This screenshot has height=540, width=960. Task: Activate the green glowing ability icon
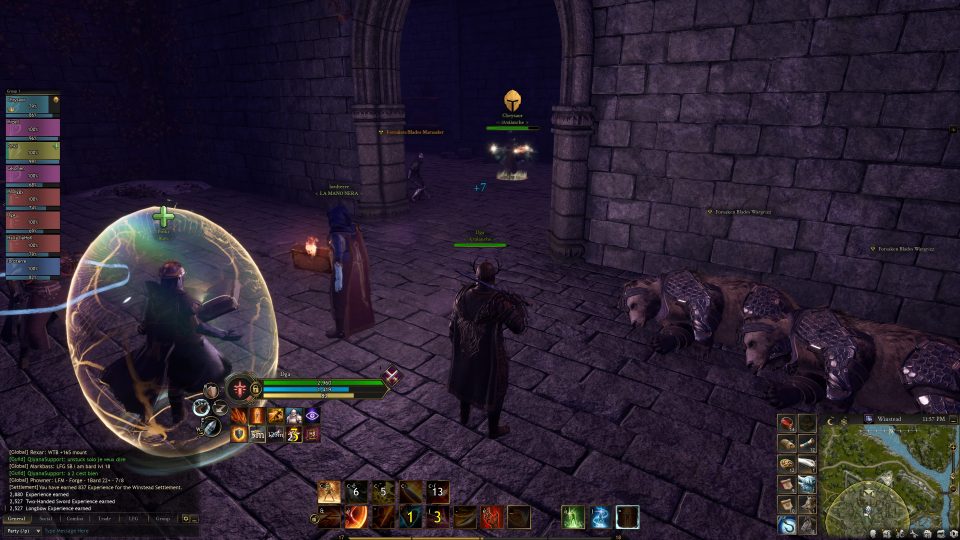tap(572, 517)
